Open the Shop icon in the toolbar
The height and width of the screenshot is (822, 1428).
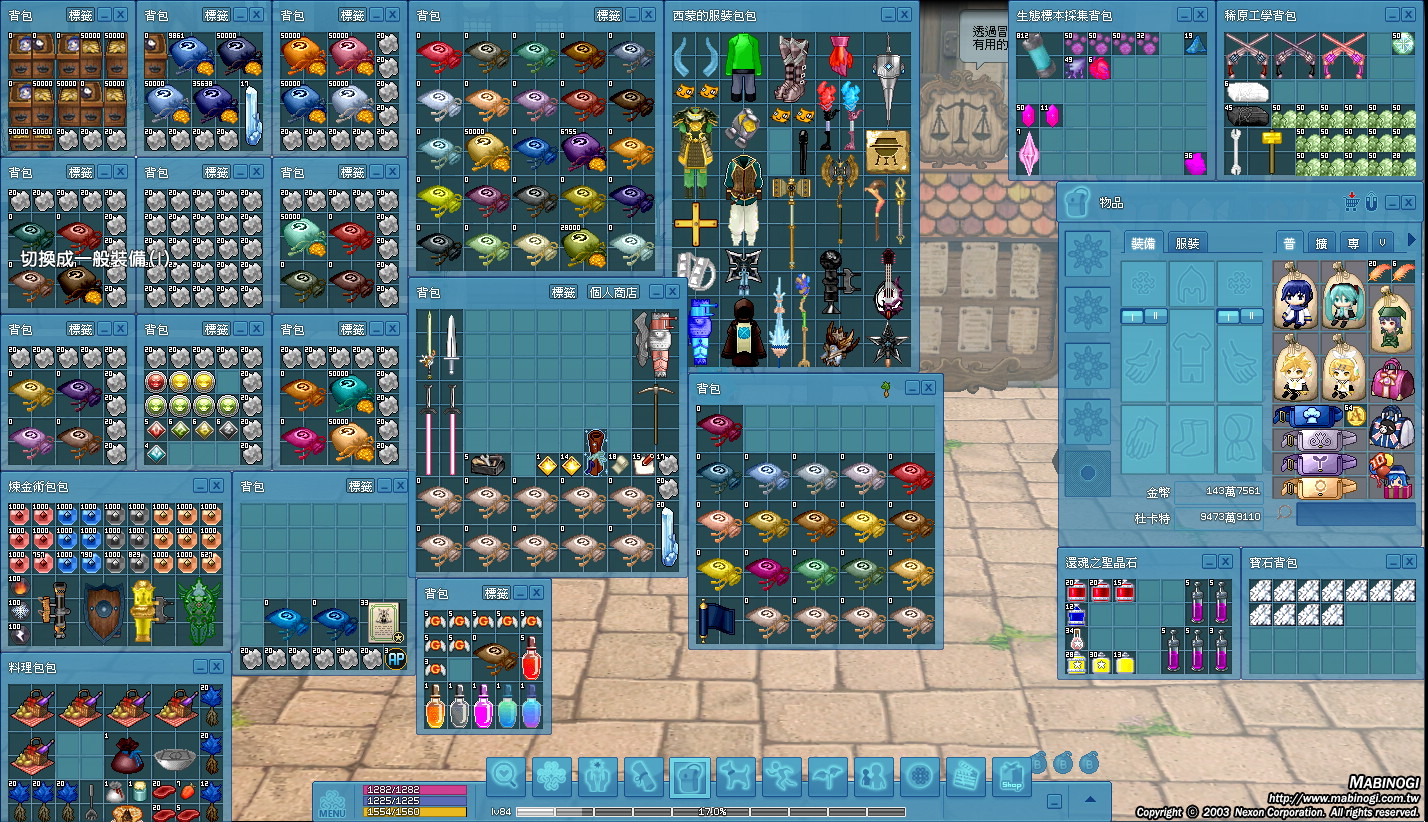click(x=1011, y=778)
